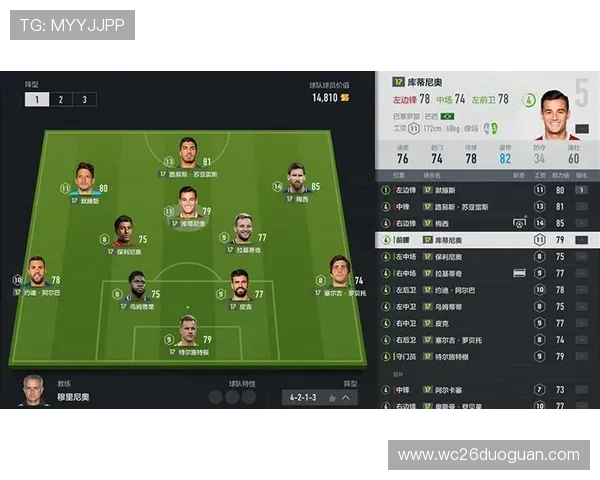
Task: Select Umtiti's card on the pitch
Action: (136, 287)
